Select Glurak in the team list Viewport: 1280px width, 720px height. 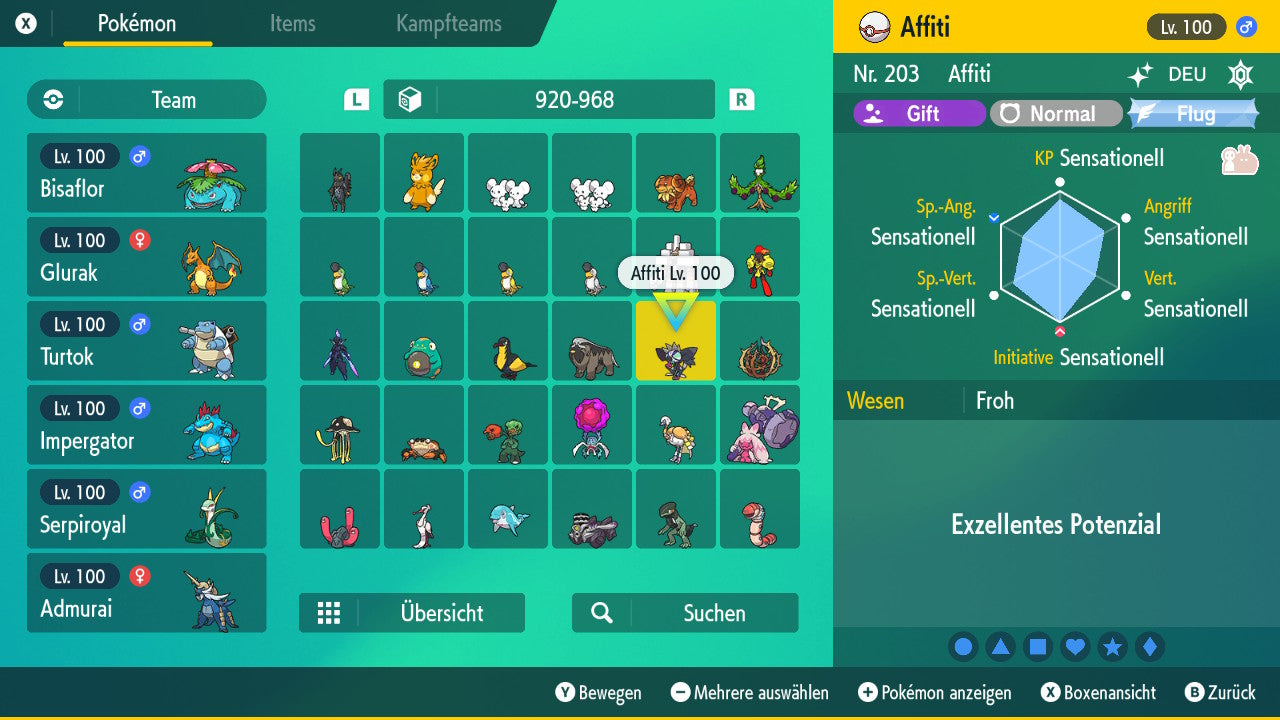[147, 257]
